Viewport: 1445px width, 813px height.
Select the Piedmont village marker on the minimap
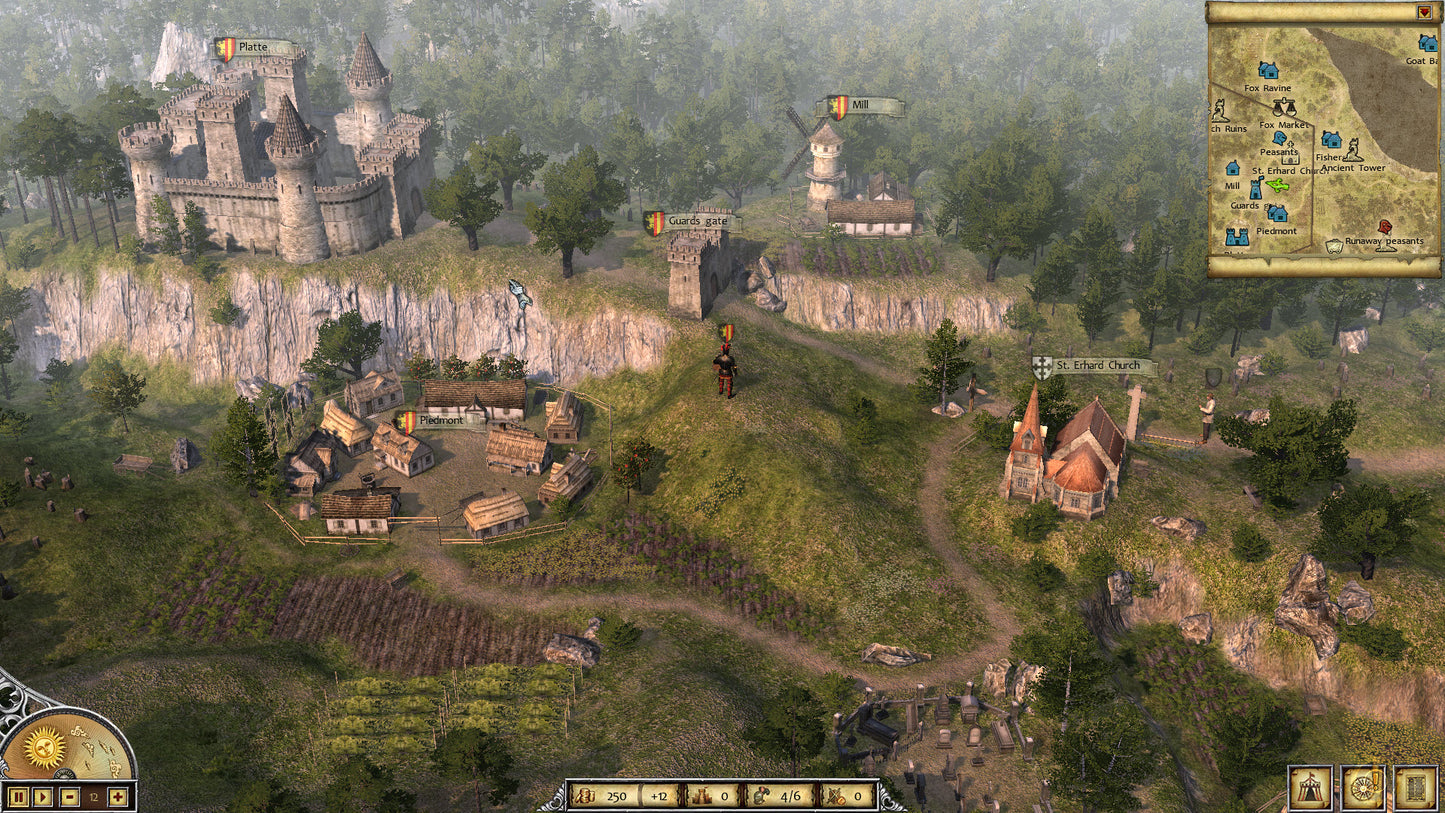pyautogui.click(x=1277, y=214)
